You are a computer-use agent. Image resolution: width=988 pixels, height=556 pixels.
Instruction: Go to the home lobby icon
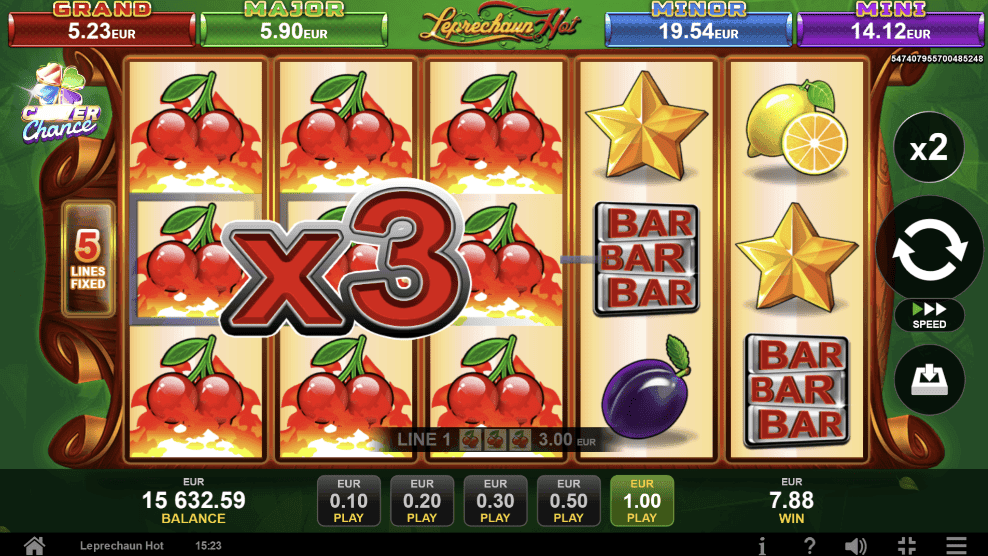tap(34, 546)
